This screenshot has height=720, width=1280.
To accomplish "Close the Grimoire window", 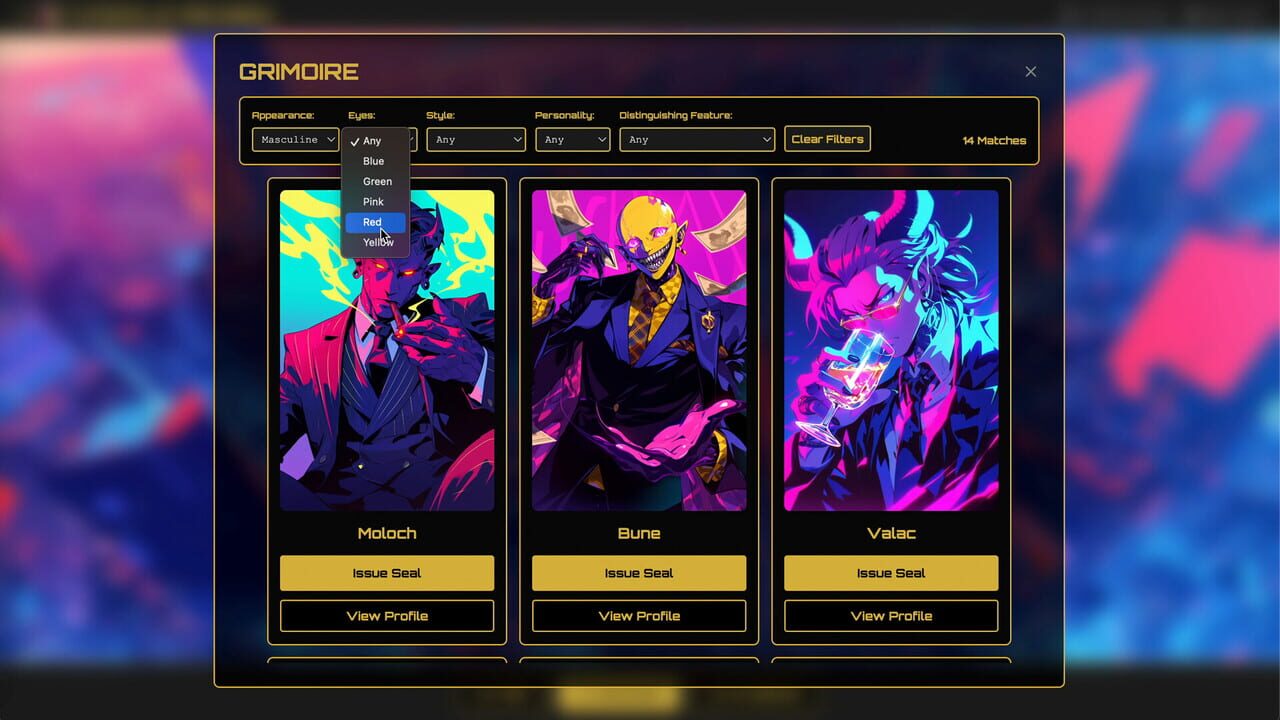I will pos(1030,71).
